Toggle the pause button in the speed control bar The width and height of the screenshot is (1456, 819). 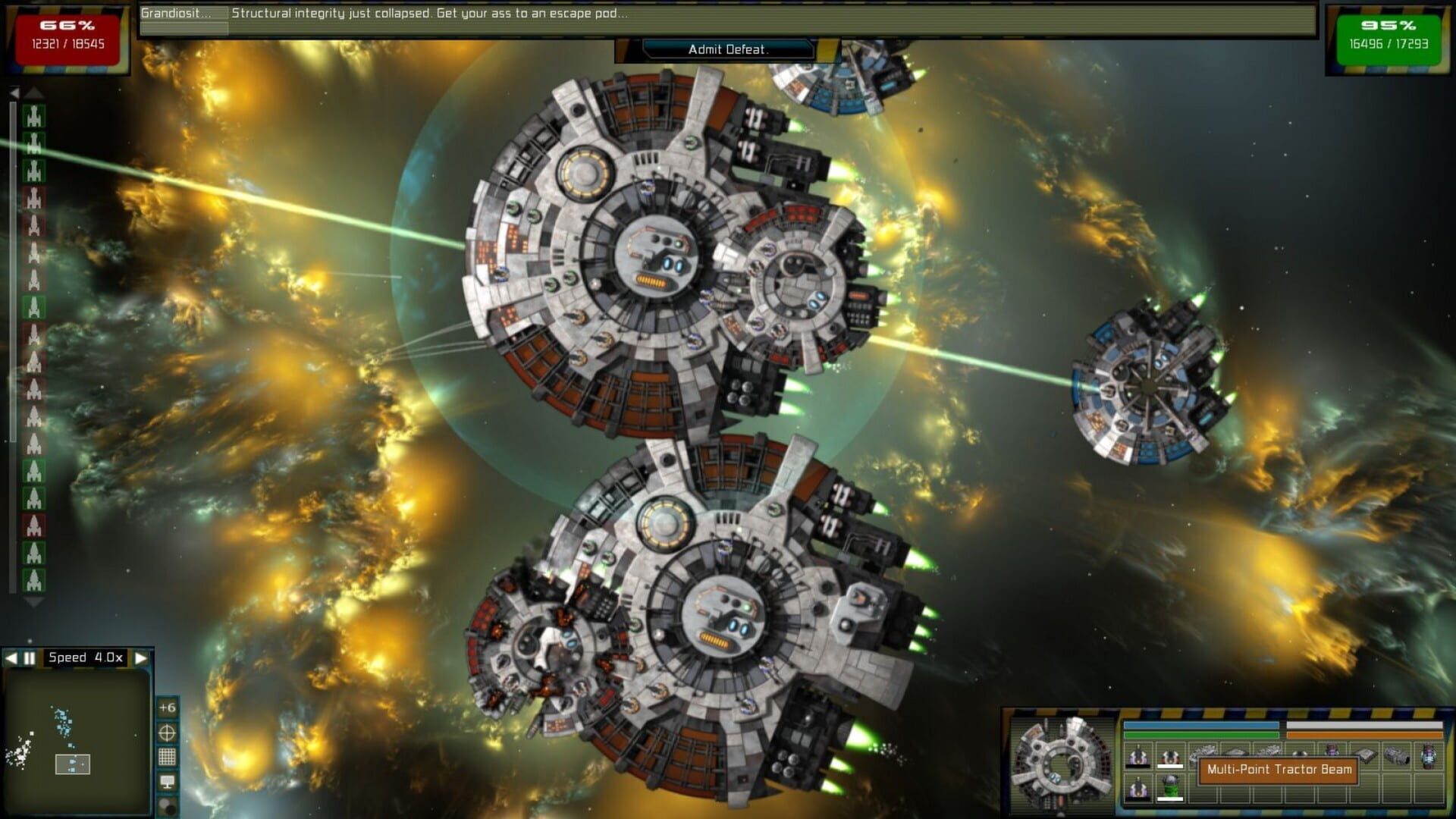point(27,657)
